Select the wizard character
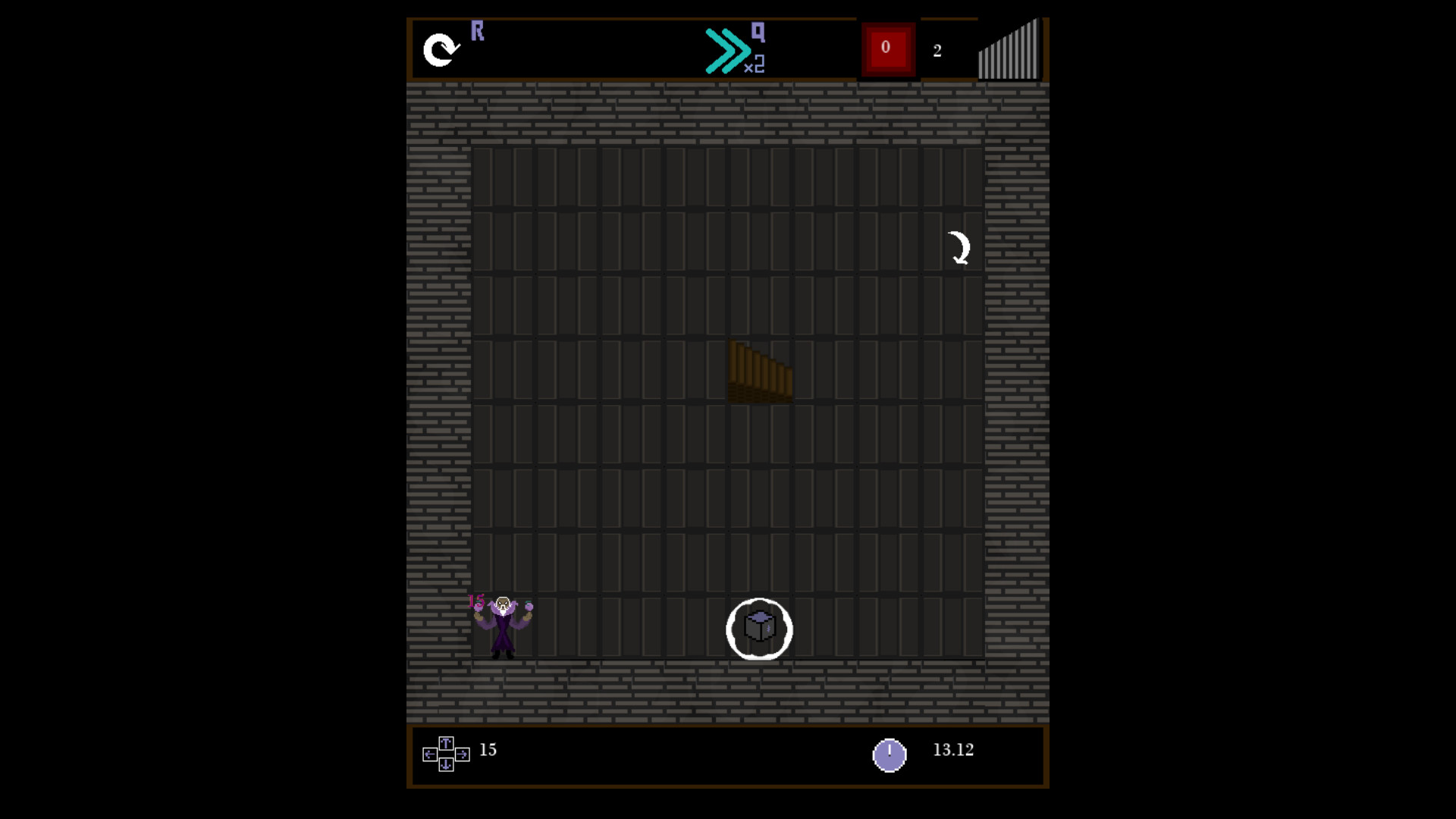Image resolution: width=1456 pixels, height=819 pixels. pyautogui.click(x=503, y=626)
